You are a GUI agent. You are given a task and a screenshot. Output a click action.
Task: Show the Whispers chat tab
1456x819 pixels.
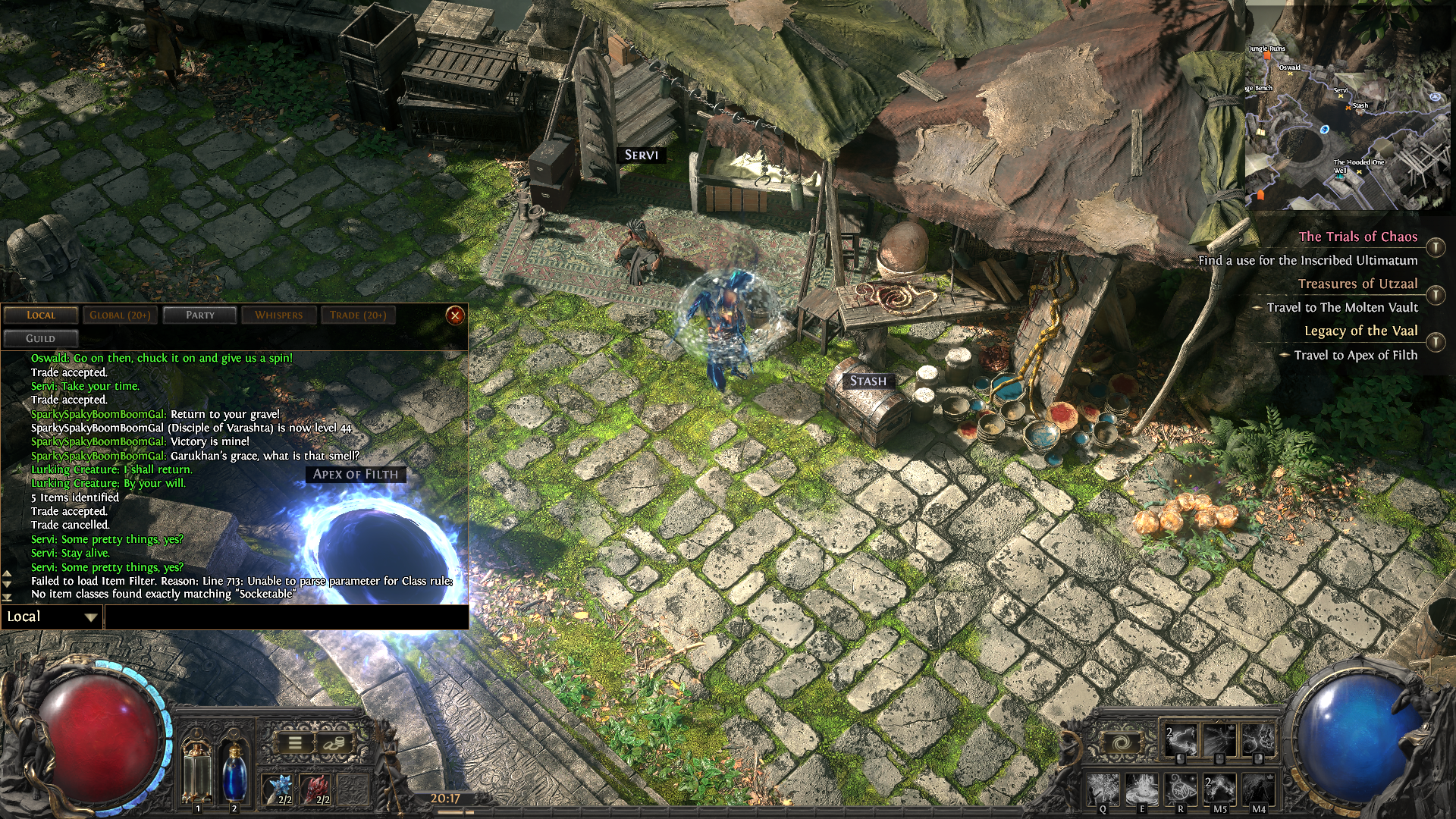tap(278, 315)
